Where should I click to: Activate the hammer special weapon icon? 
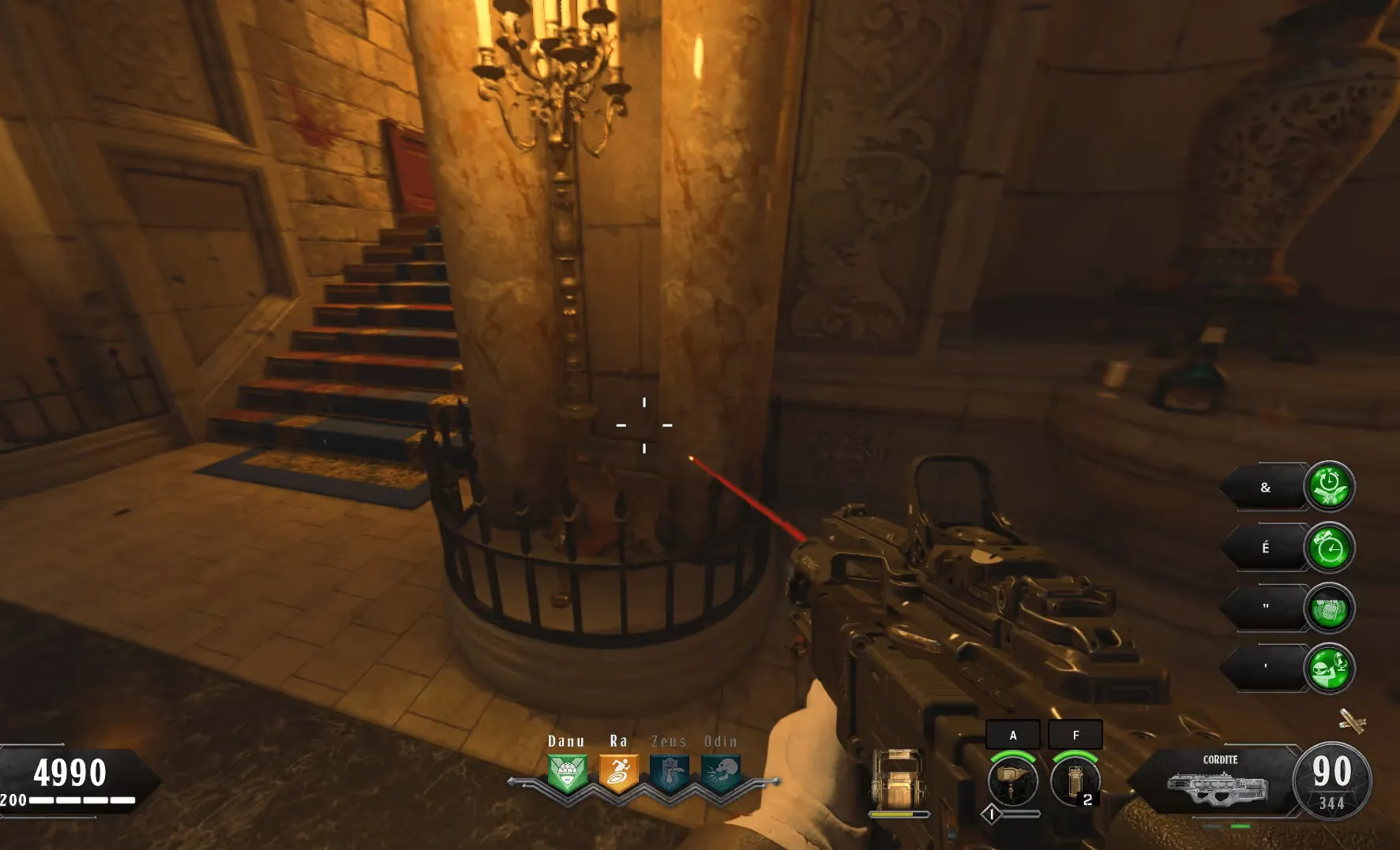tap(1012, 780)
